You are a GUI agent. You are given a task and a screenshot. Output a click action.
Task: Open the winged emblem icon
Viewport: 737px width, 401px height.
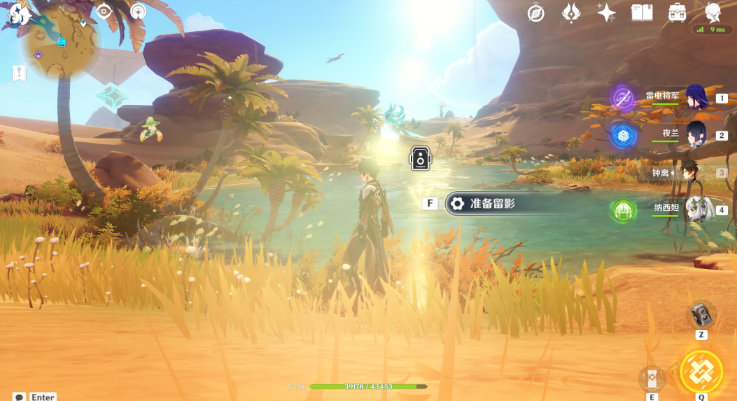(x=571, y=12)
